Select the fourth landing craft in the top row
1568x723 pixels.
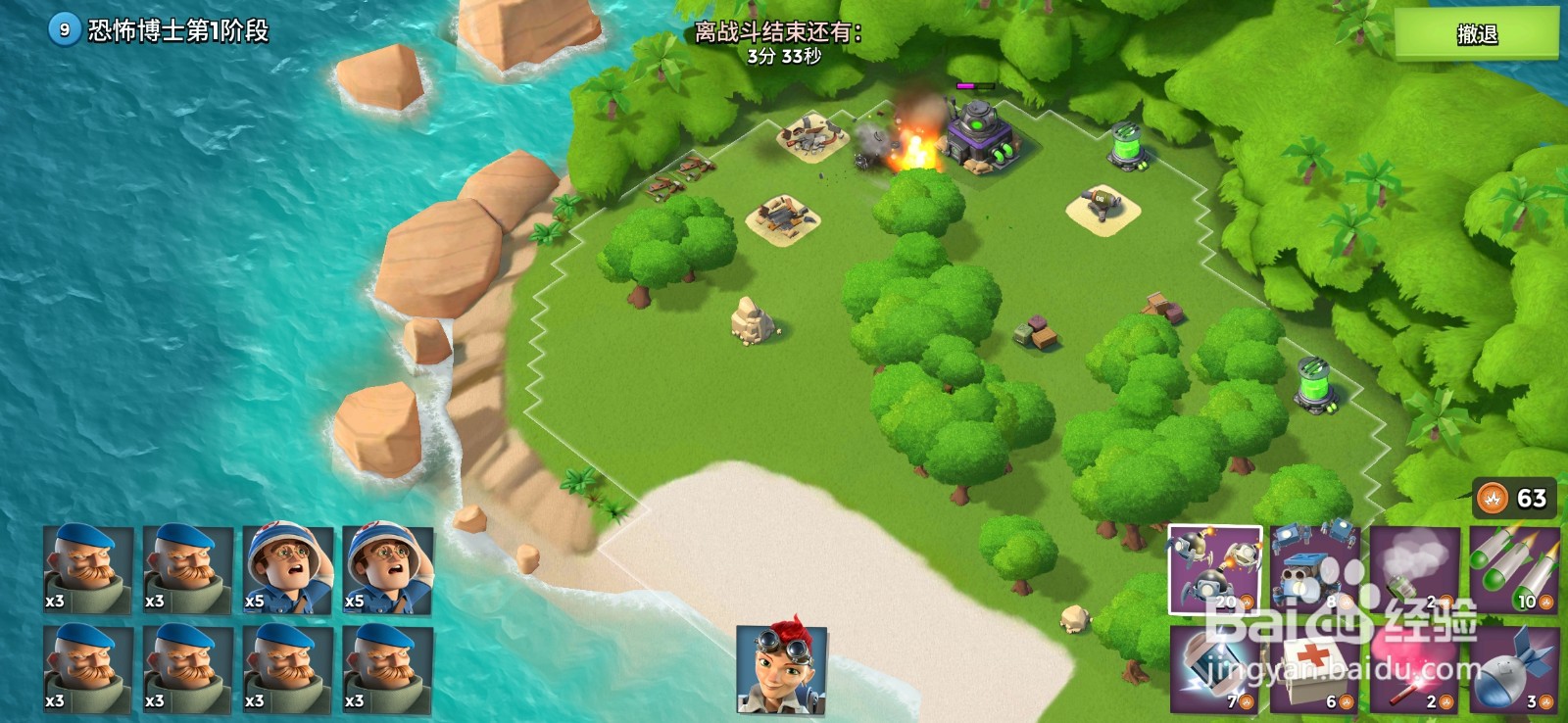point(391,568)
